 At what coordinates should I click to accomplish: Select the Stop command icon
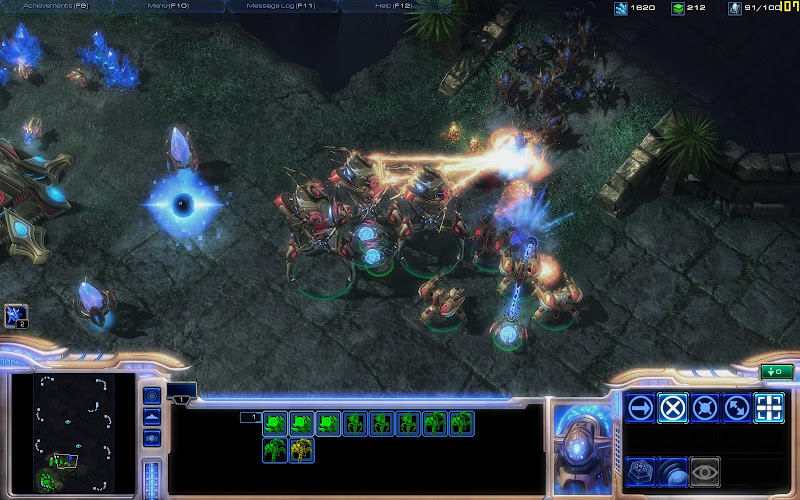[673, 408]
